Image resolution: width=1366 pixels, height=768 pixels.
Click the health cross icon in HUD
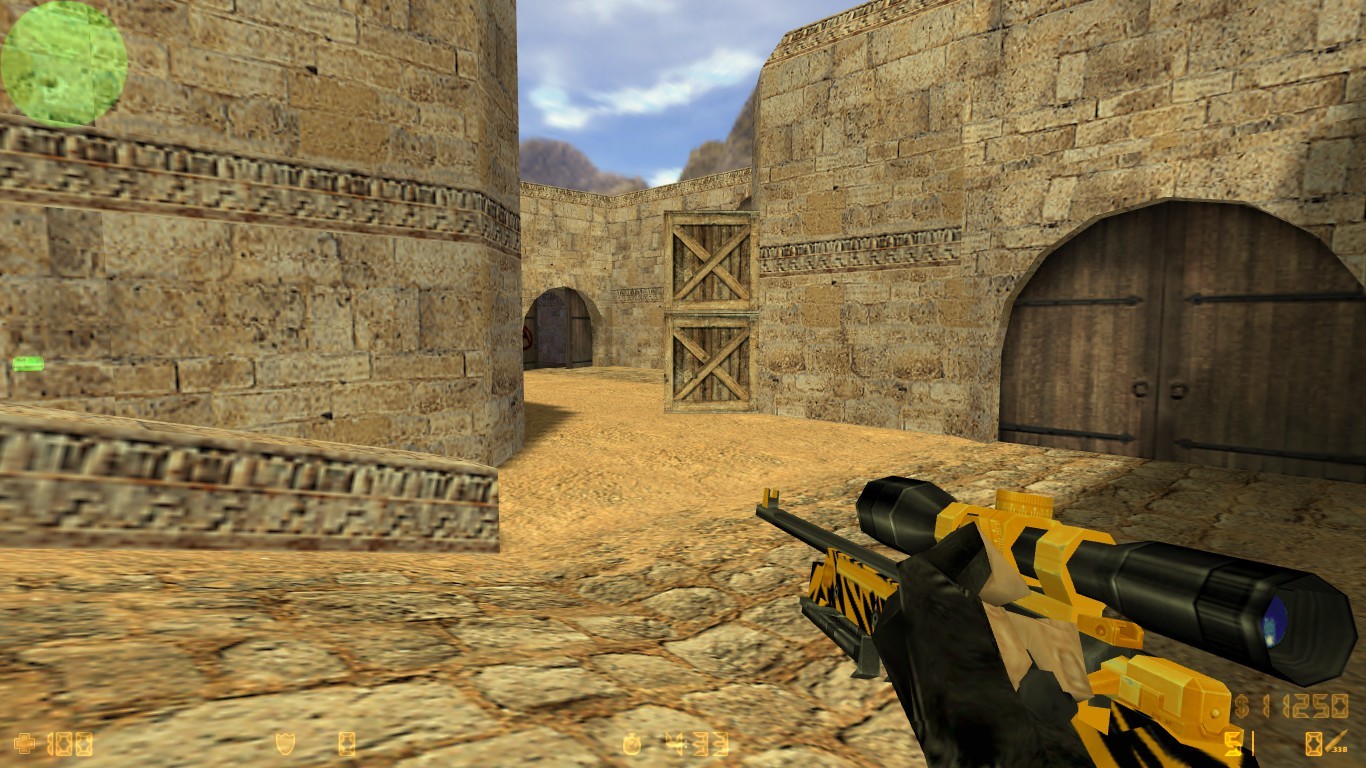(23, 743)
